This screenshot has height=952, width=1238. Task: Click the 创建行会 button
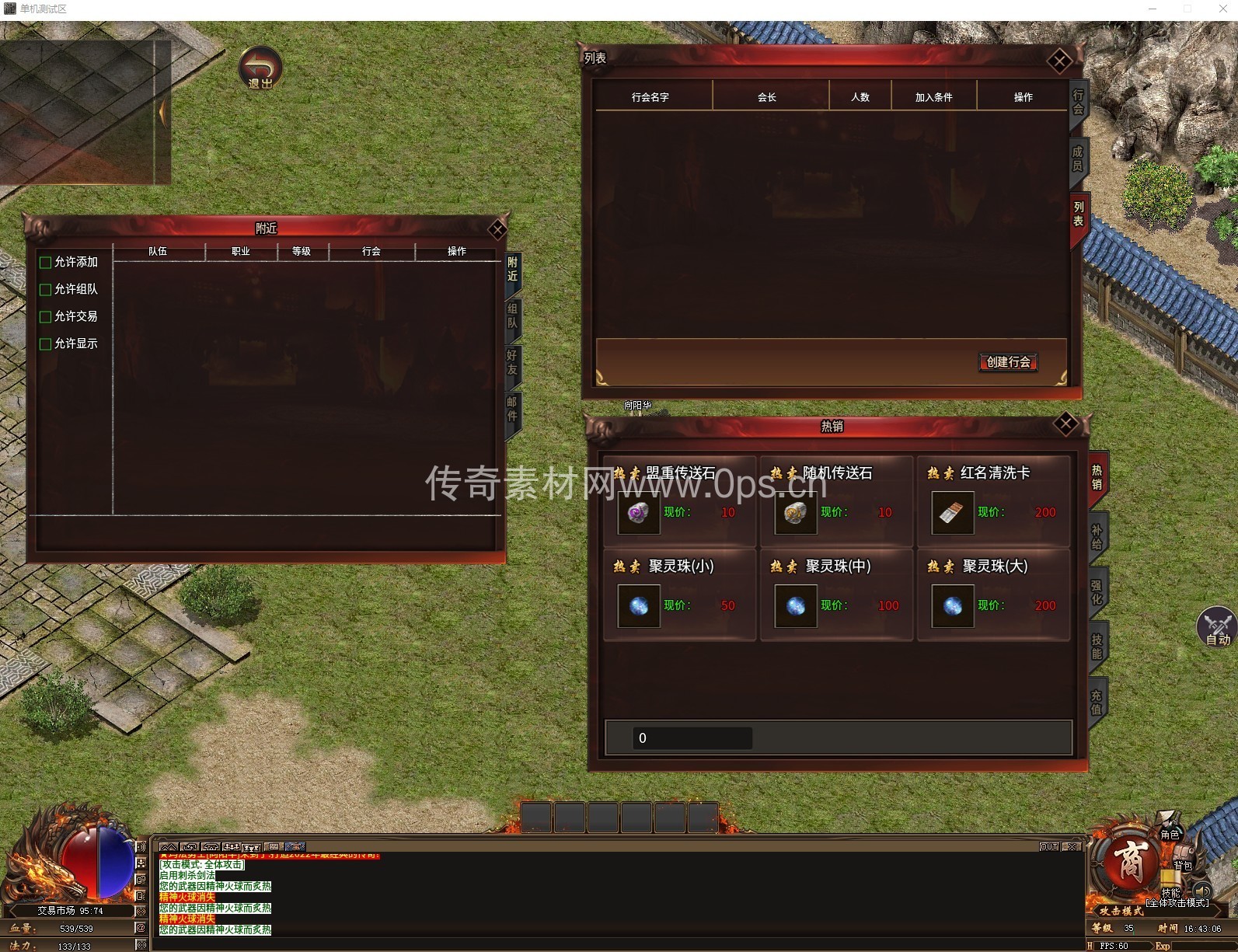1008,362
